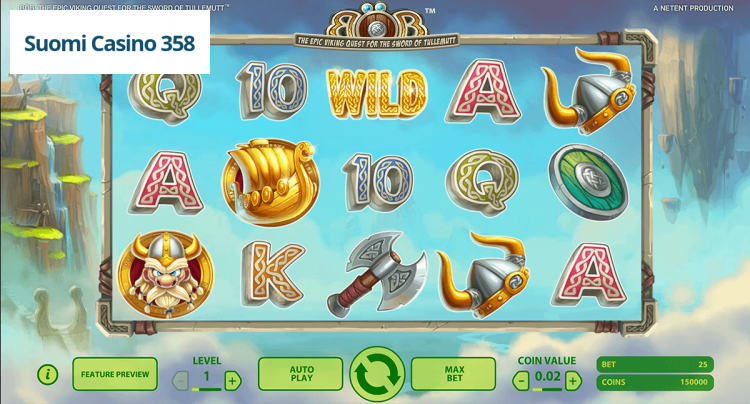Viewport: 750px width, 404px height.
Task: Decrease the bet level
Action: tap(181, 380)
